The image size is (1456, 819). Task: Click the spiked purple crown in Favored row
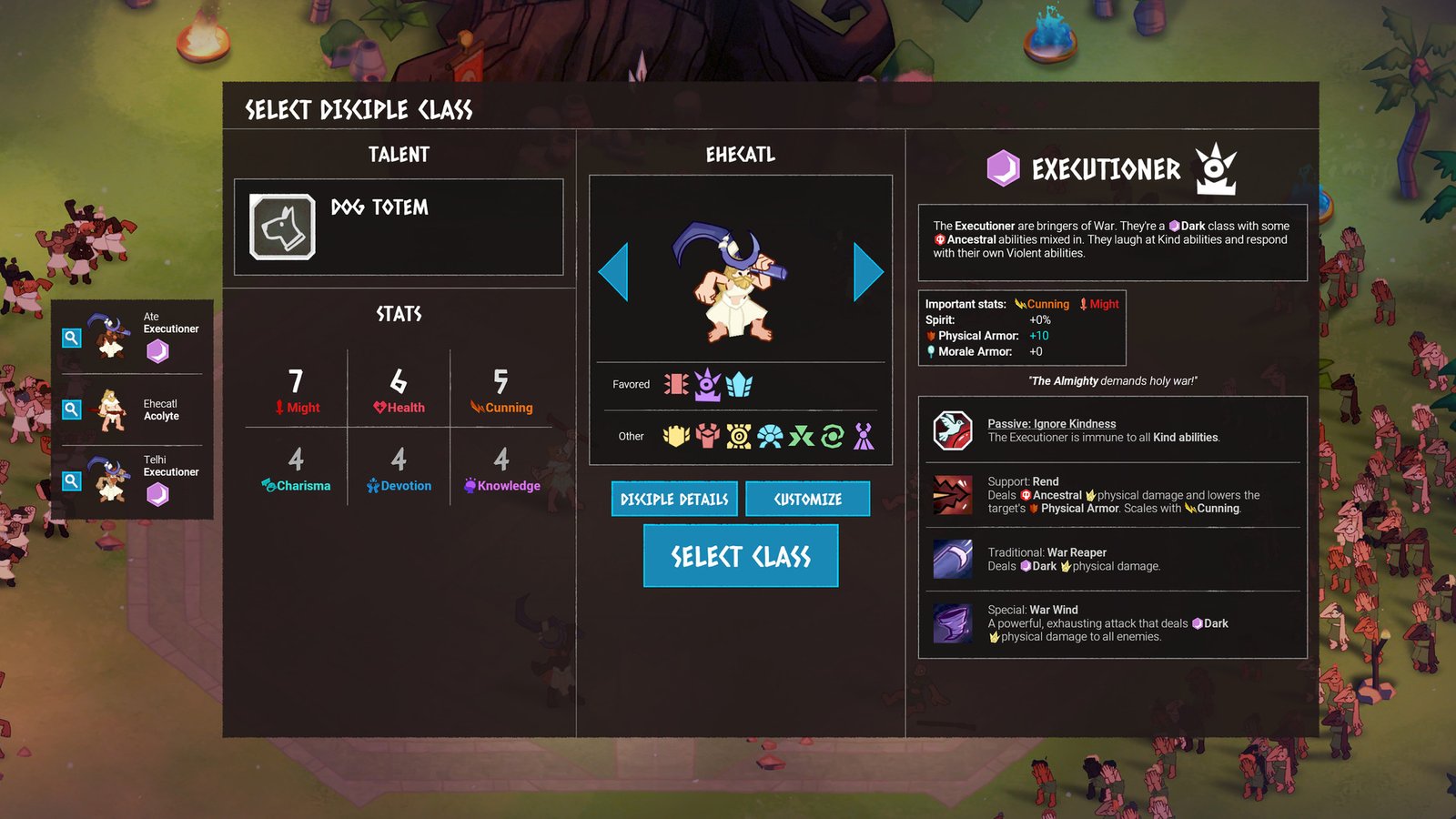(708, 384)
